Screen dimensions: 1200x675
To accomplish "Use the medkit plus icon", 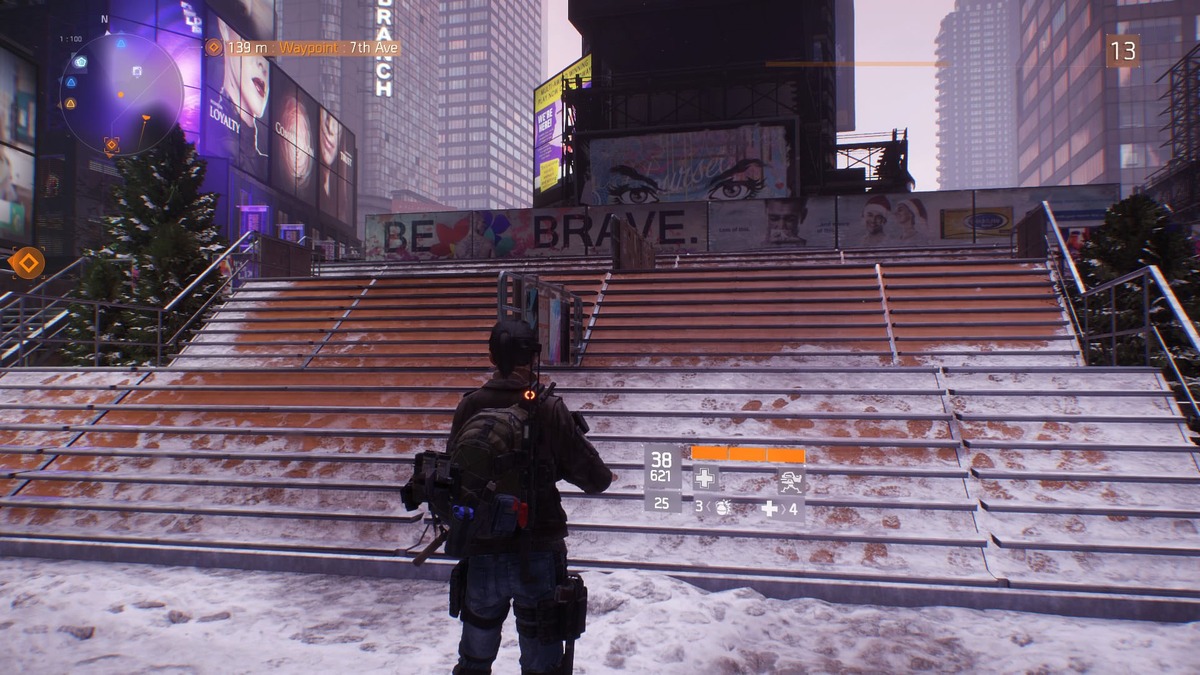I will (x=769, y=508).
